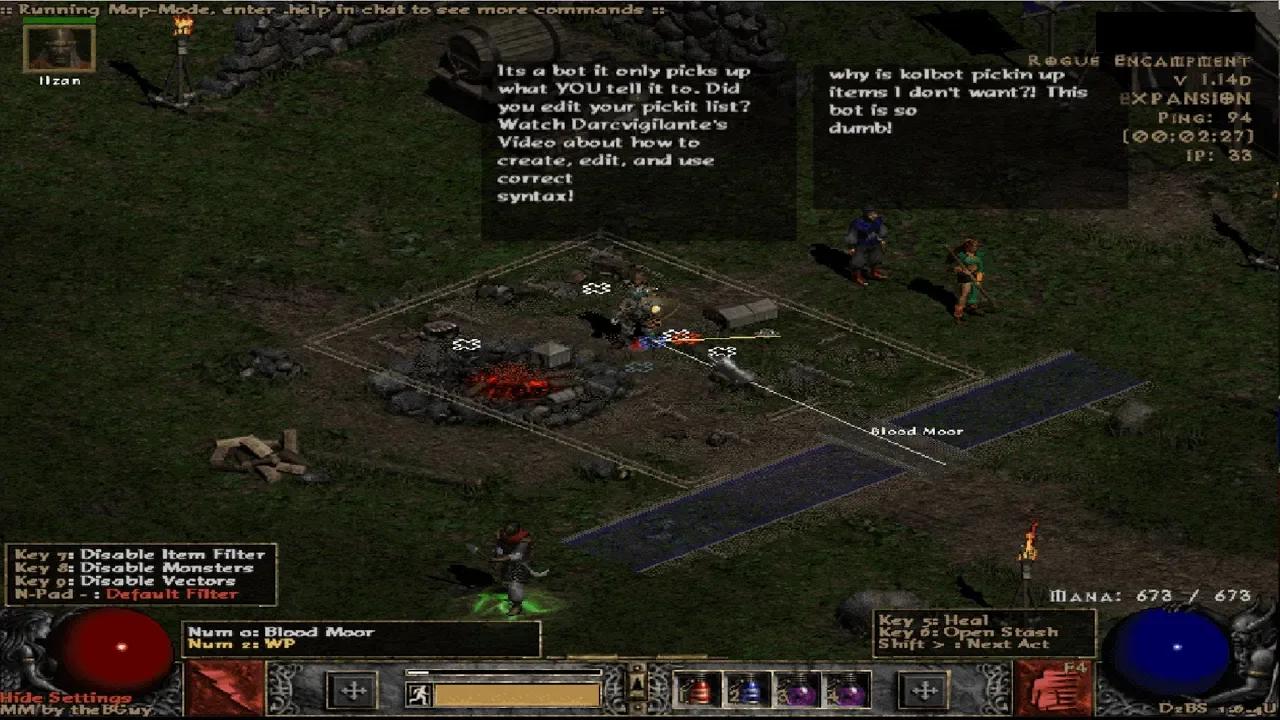
Task: Click the left attack skill icon
Action: click(211, 688)
